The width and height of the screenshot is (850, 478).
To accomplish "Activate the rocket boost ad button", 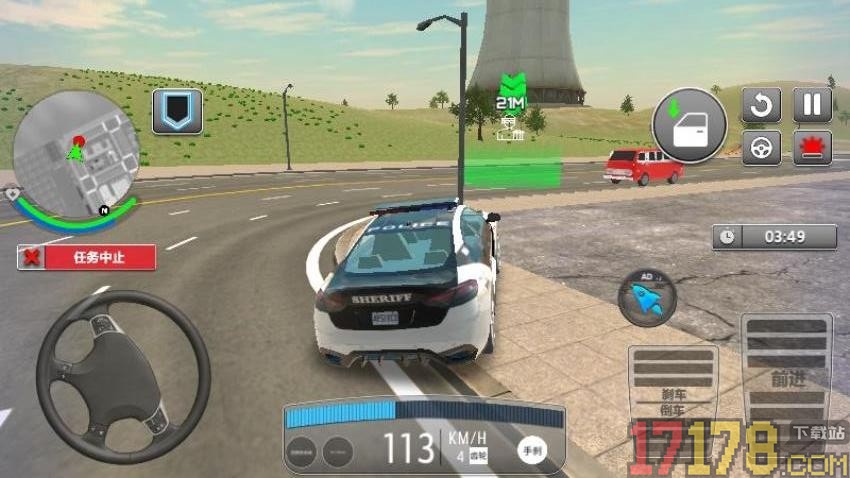I will pos(646,297).
